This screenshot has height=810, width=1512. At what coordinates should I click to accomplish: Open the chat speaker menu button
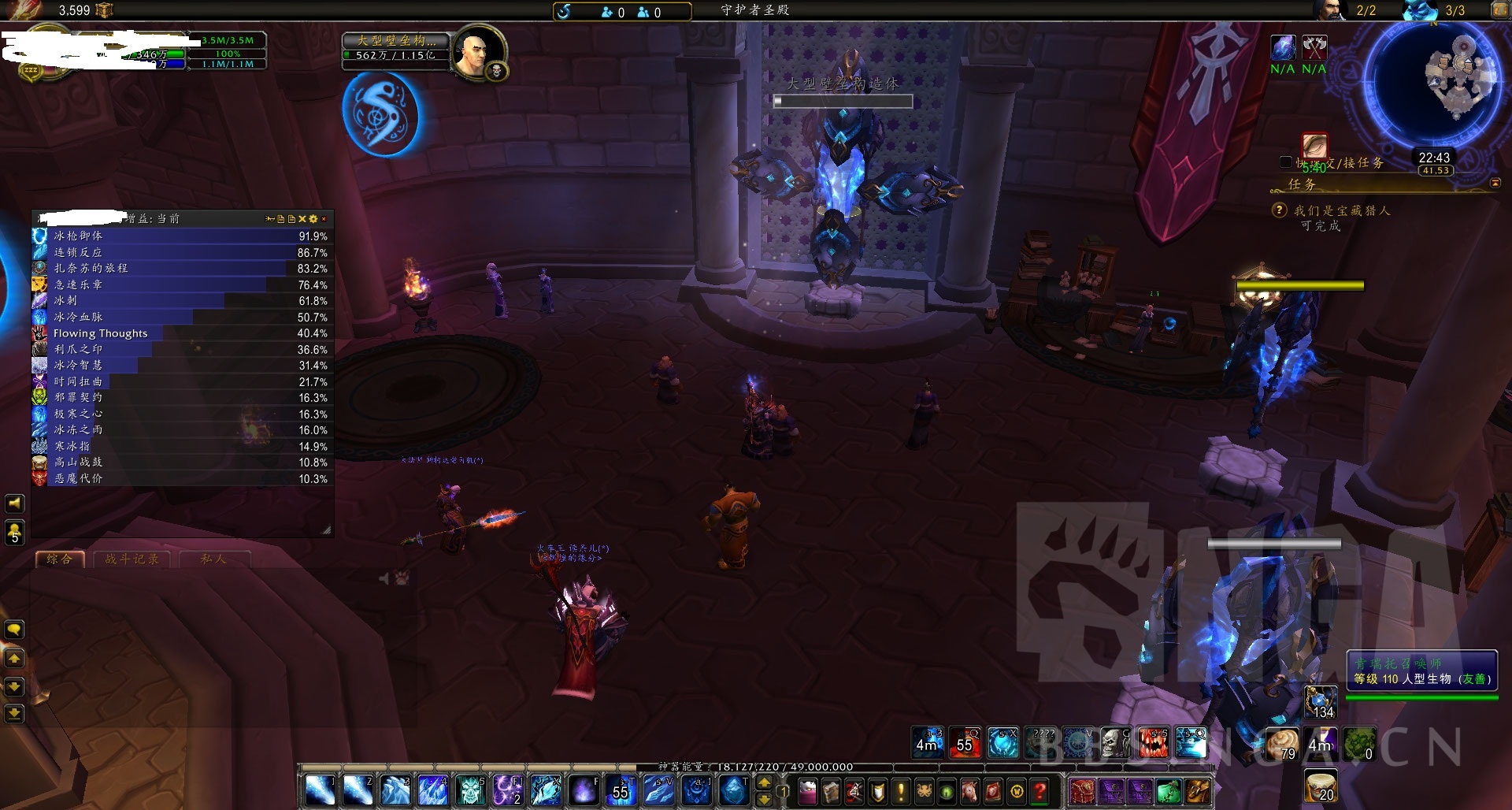tap(14, 503)
